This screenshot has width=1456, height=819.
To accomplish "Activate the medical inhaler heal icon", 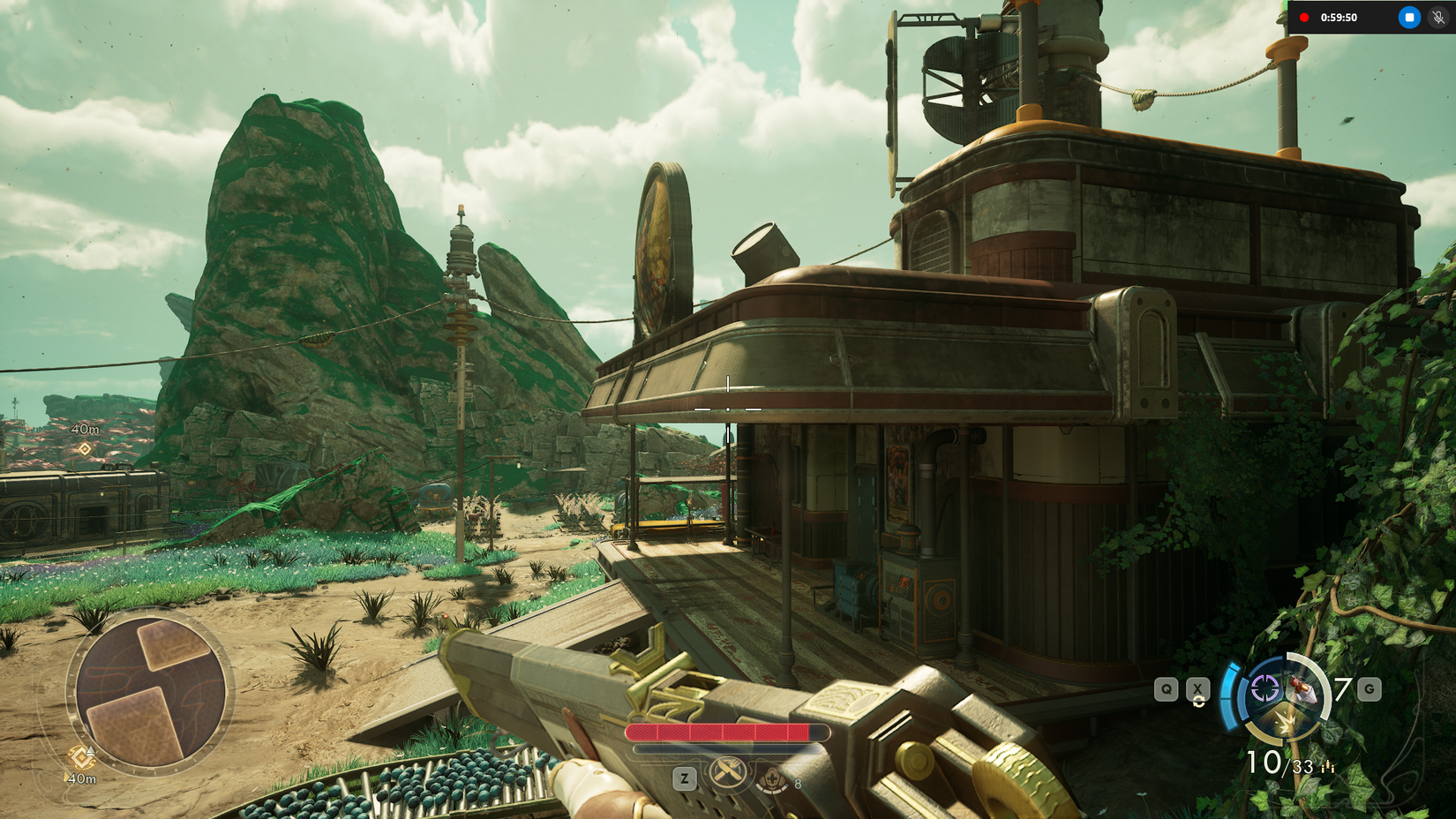I will [x=773, y=780].
